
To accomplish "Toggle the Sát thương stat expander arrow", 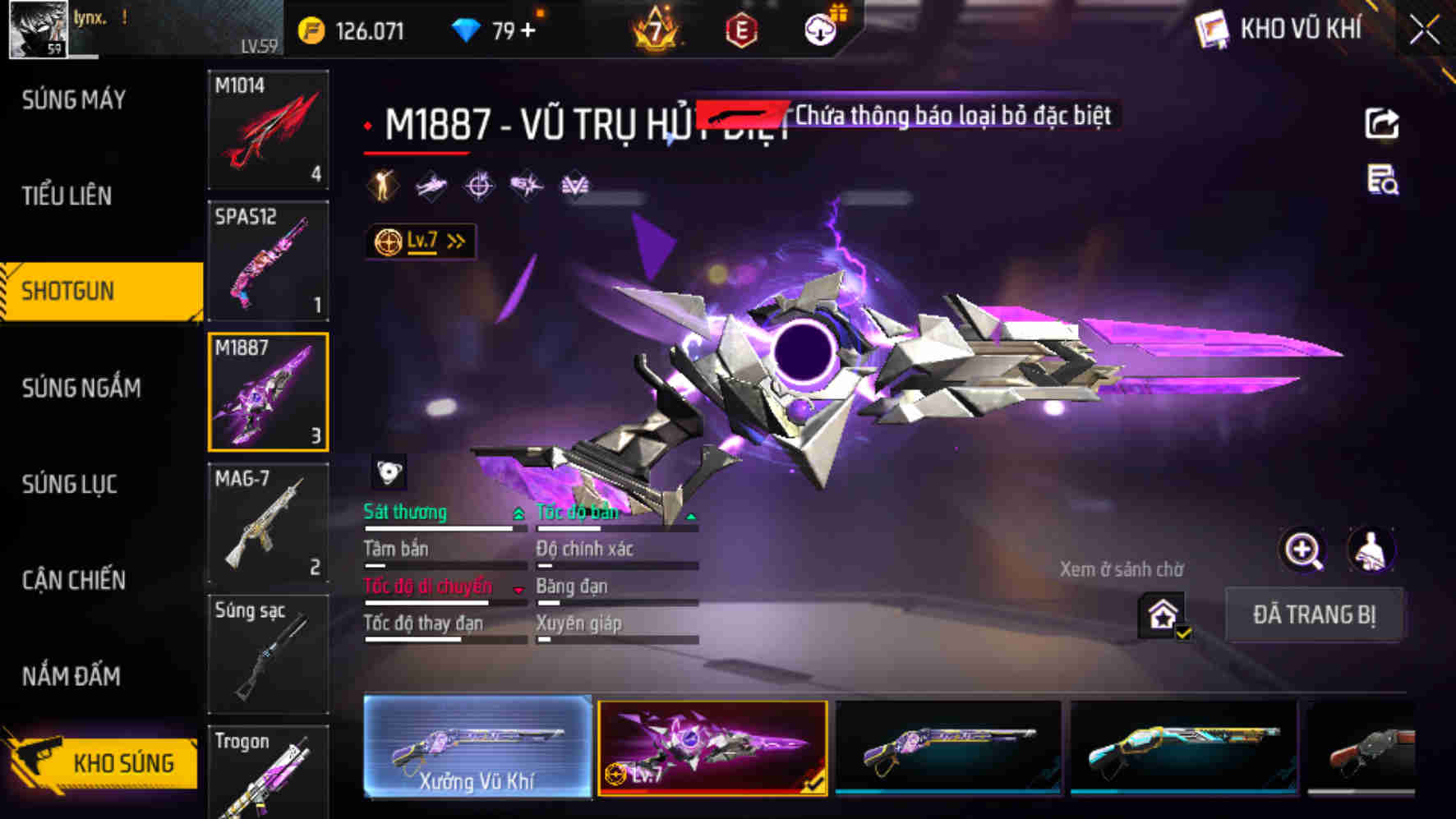I will click(x=518, y=511).
